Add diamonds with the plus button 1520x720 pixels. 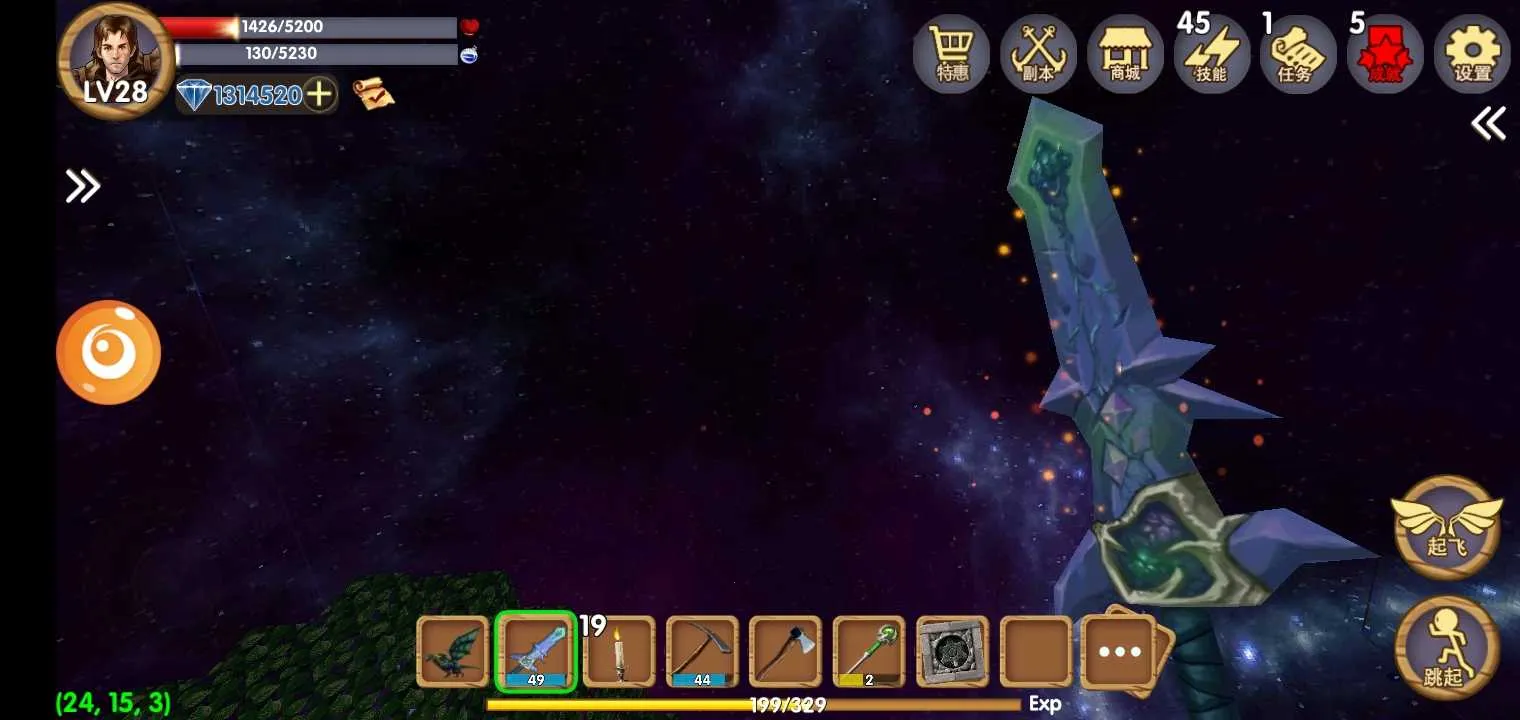pos(319,95)
